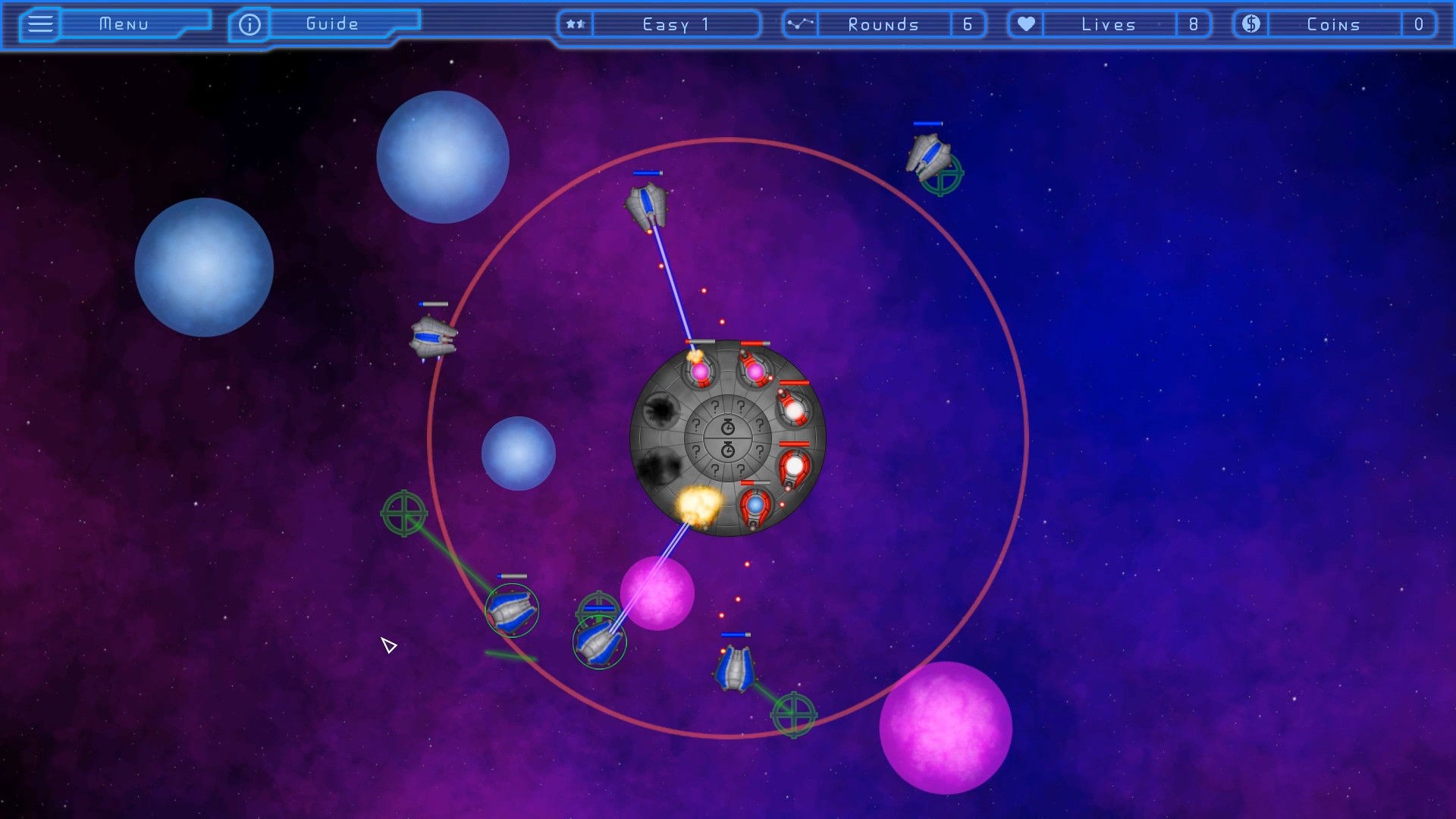Open the hamburger menu icon
The image size is (1456, 819).
coord(39,24)
